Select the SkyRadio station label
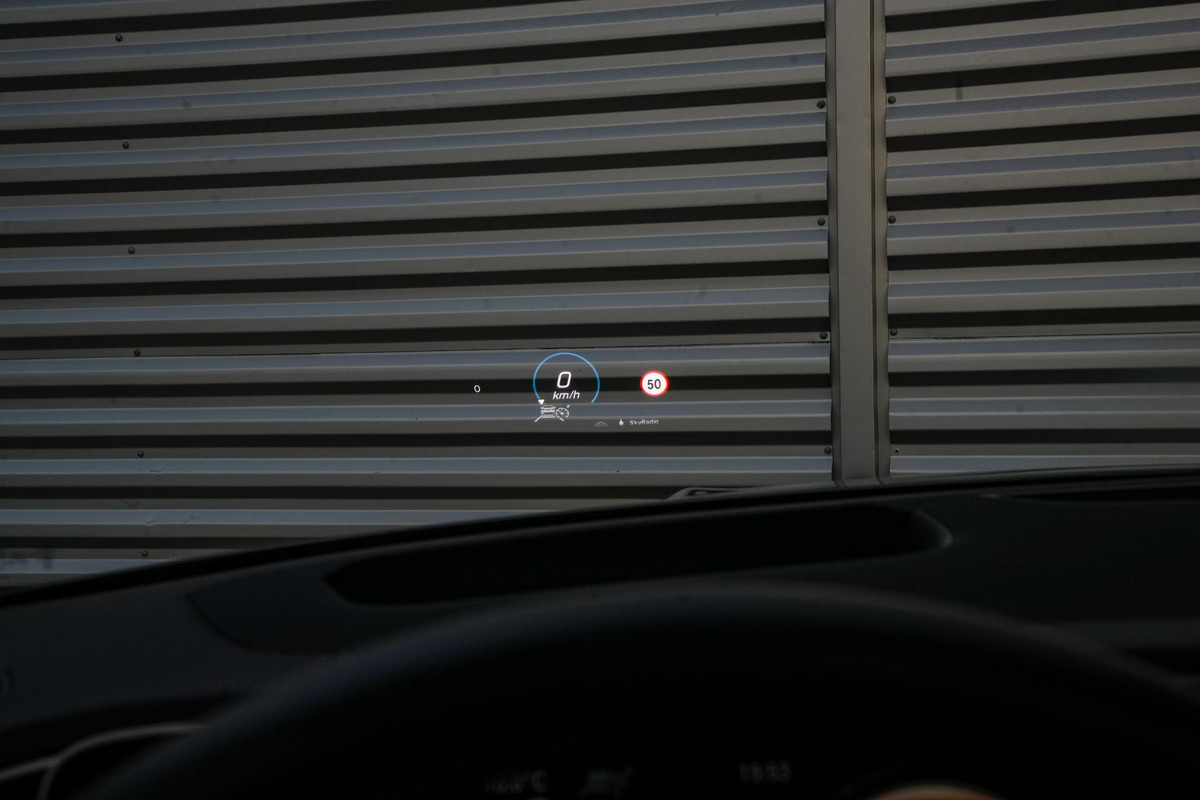The height and width of the screenshot is (800, 1200). (644, 422)
